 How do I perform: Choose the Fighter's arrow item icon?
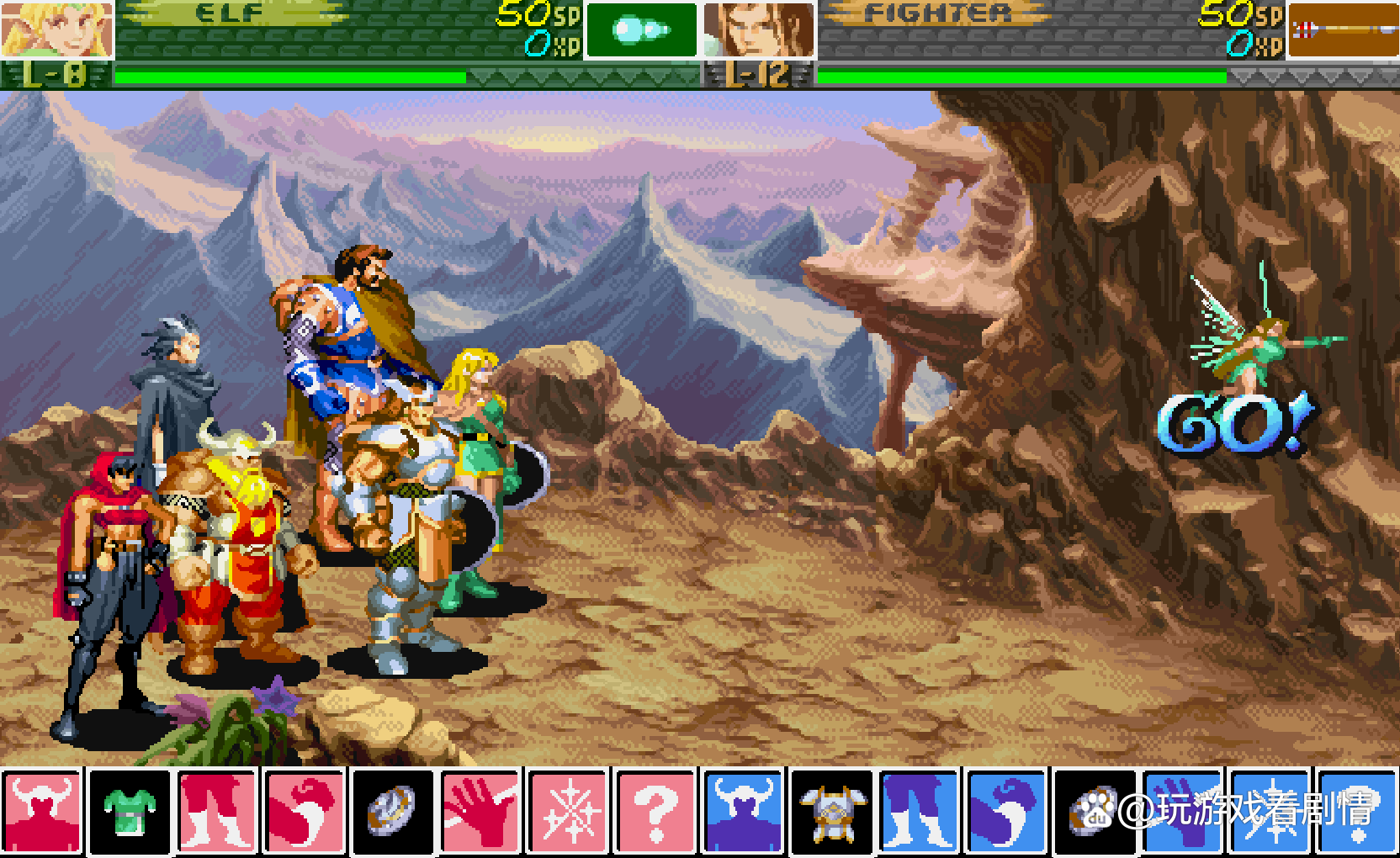[x=1343, y=30]
